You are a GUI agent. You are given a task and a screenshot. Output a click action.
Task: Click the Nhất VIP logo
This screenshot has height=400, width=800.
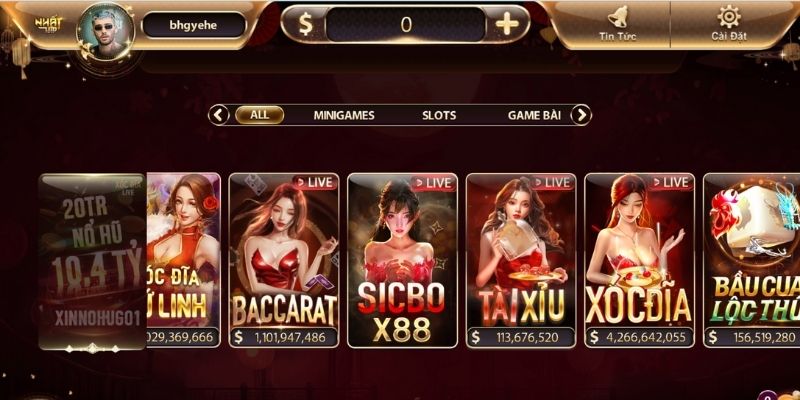point(48,23)
